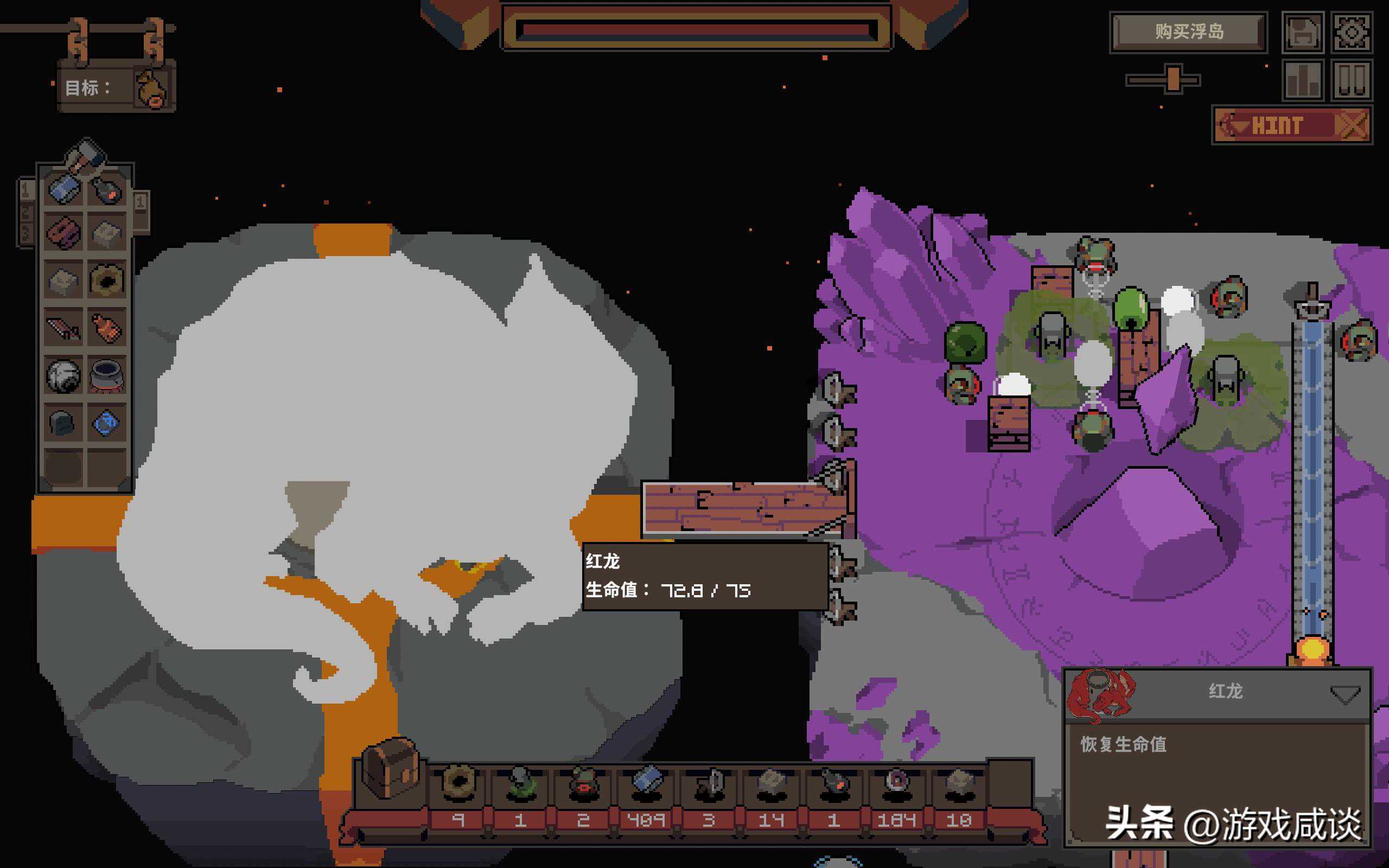This screenshot has height=868, width=1389.
Task: Select the red brick block recipe
Action: pos(63,233)
